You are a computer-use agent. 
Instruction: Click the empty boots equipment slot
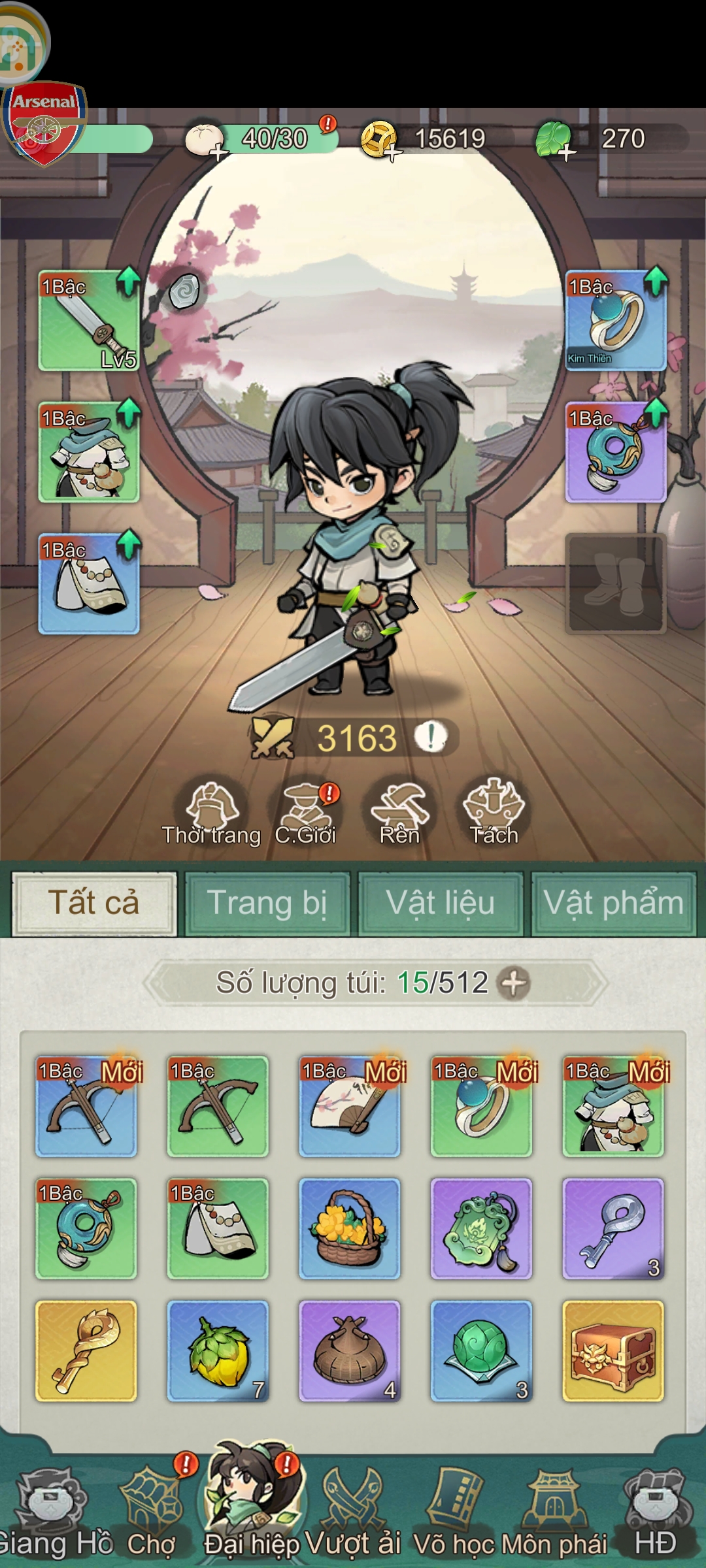[x=616, y=583]
